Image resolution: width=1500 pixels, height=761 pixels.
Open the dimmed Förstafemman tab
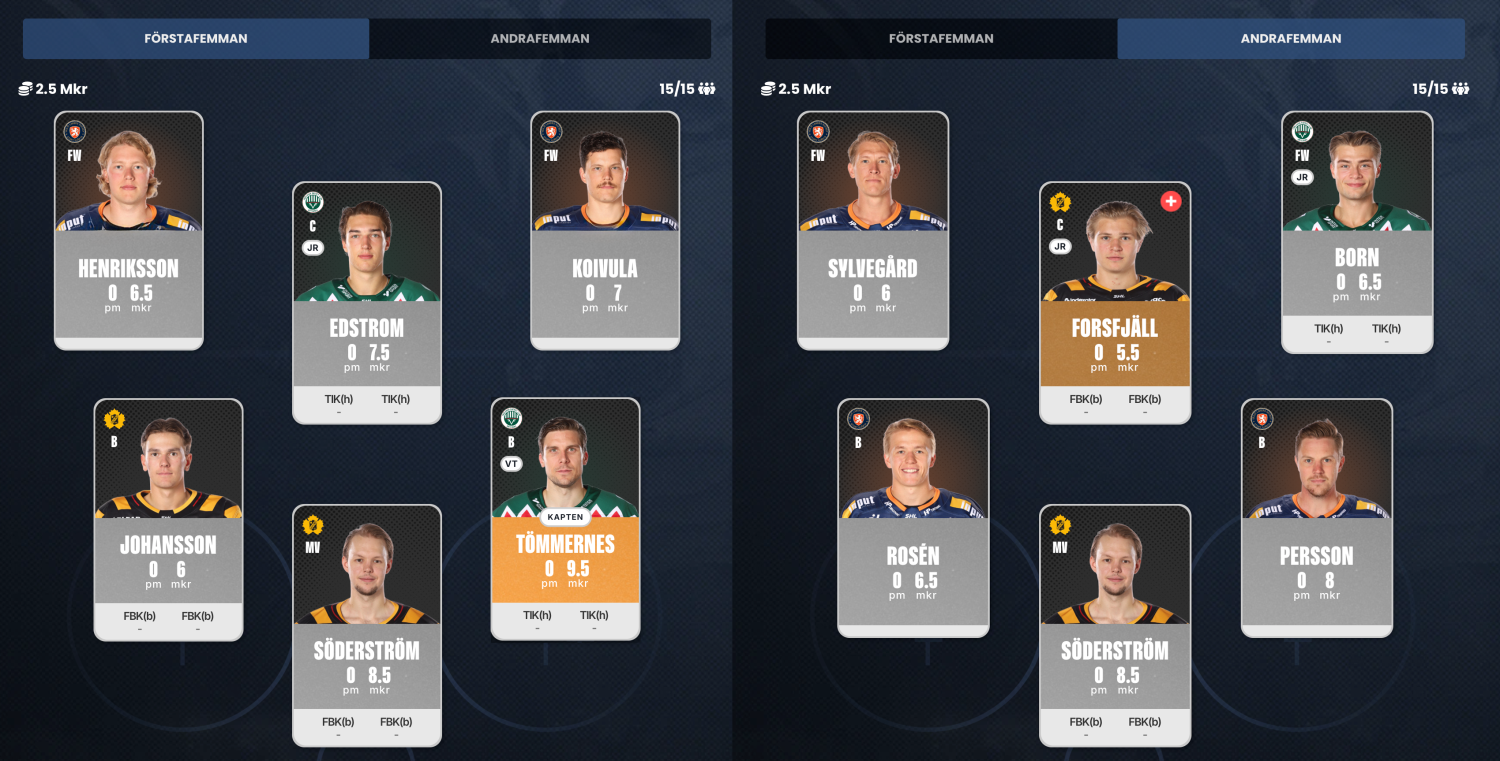coord(941,39)
